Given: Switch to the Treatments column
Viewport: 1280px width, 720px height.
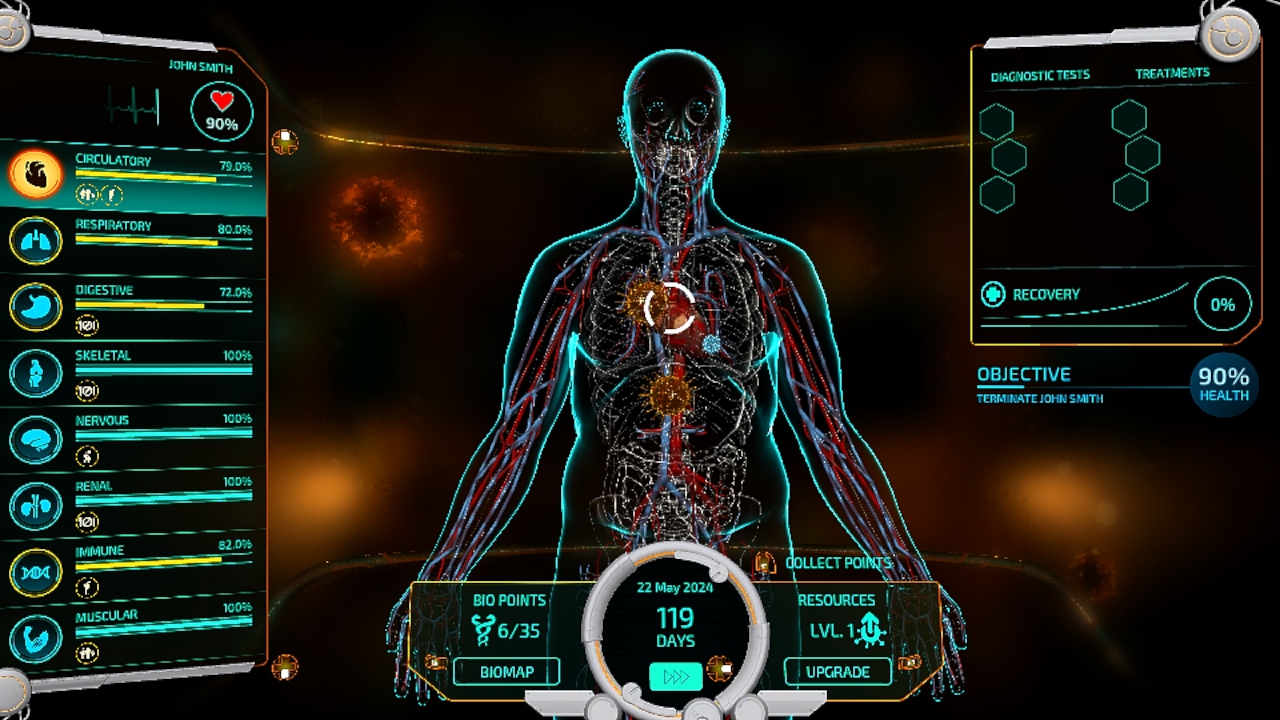Looking at the screenshot, I should [1172, 73].
